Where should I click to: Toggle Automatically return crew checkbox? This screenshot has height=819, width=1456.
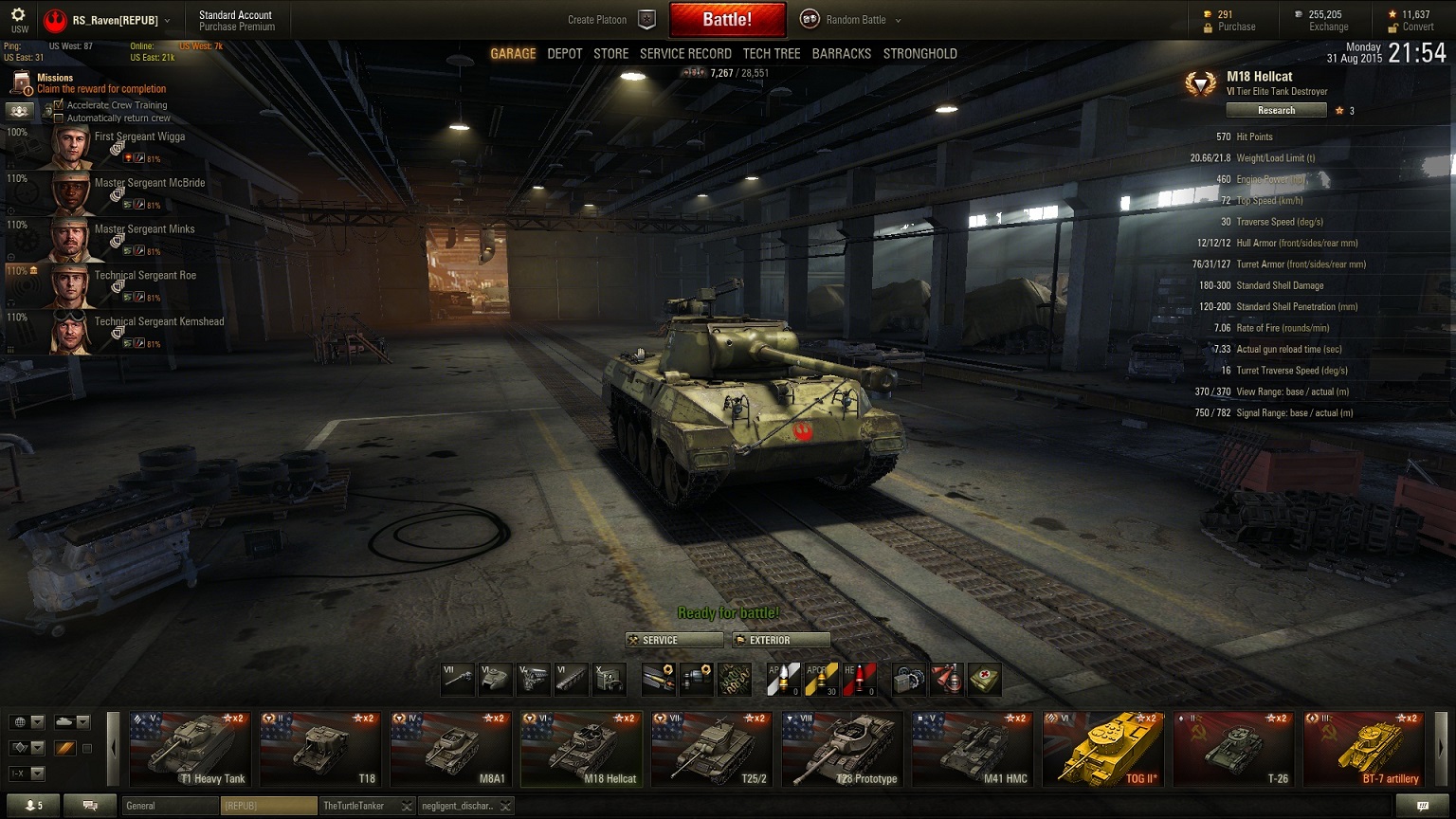pyautogui.click(x=59, y=118)
